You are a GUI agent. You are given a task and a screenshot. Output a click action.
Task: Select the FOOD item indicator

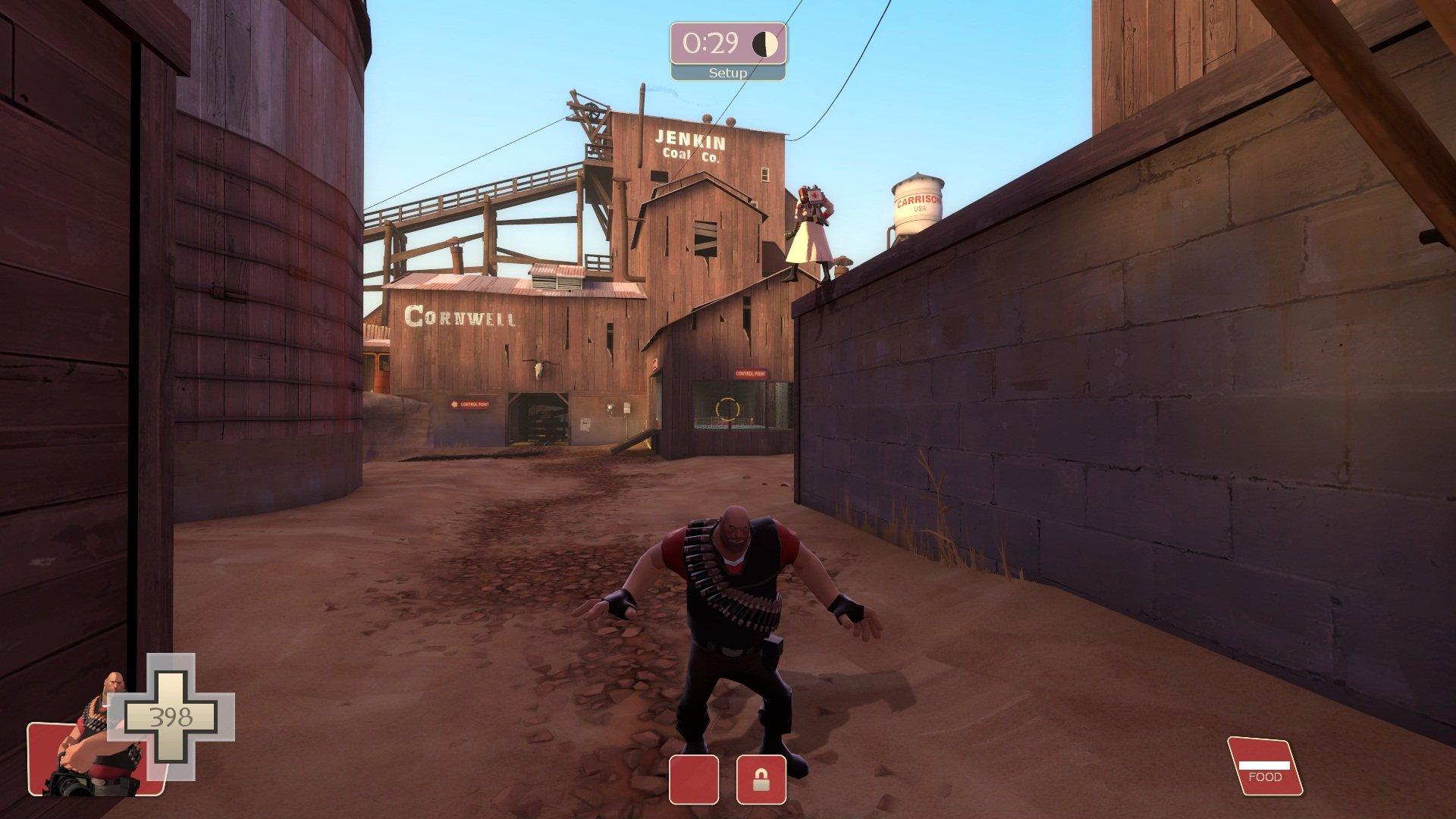coord(1264,766)
